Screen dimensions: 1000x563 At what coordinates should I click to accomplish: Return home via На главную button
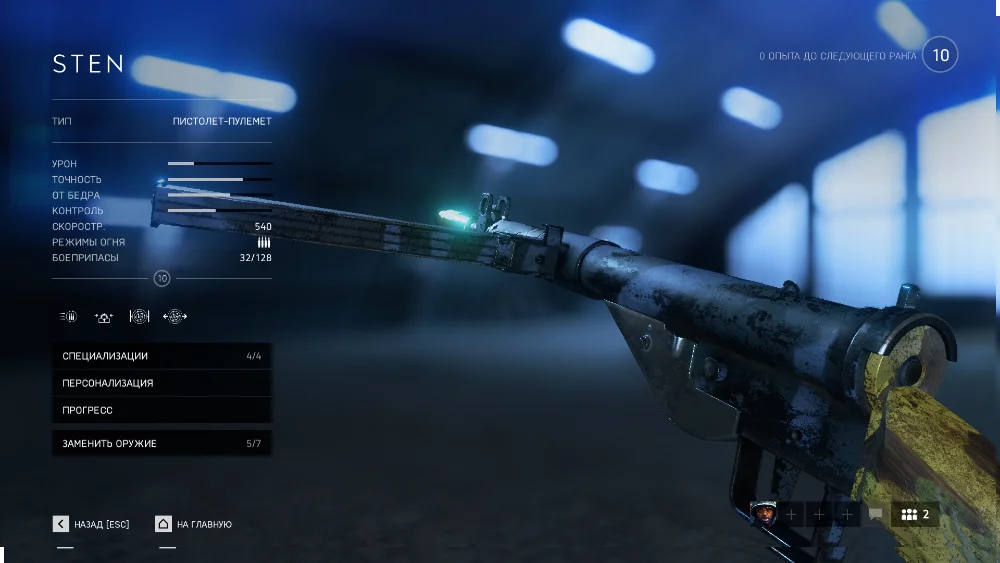click(x=194, y=524)
